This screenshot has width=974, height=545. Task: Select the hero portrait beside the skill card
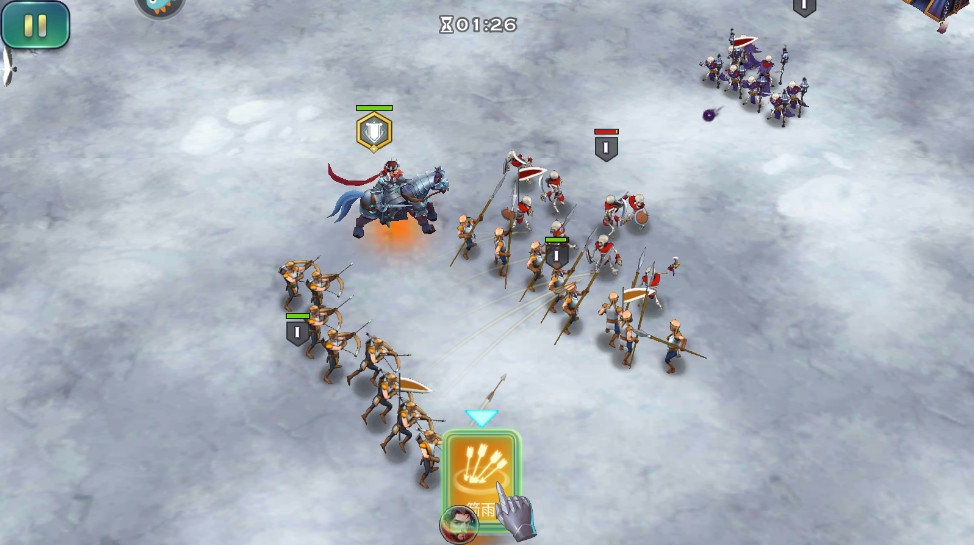pyautogui.click(x=458, y=524)
